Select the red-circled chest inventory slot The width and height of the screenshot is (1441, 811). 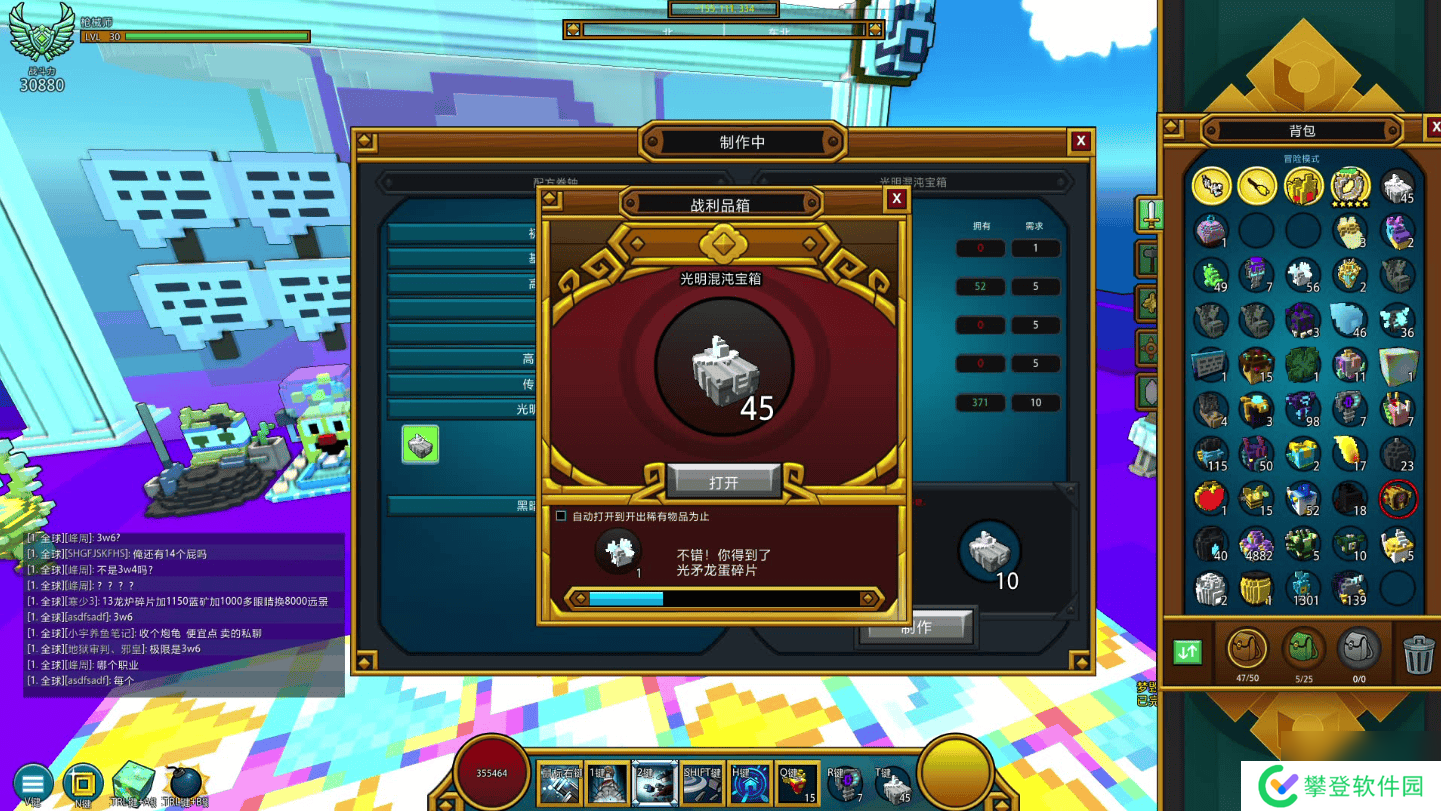pos(1397,497)
